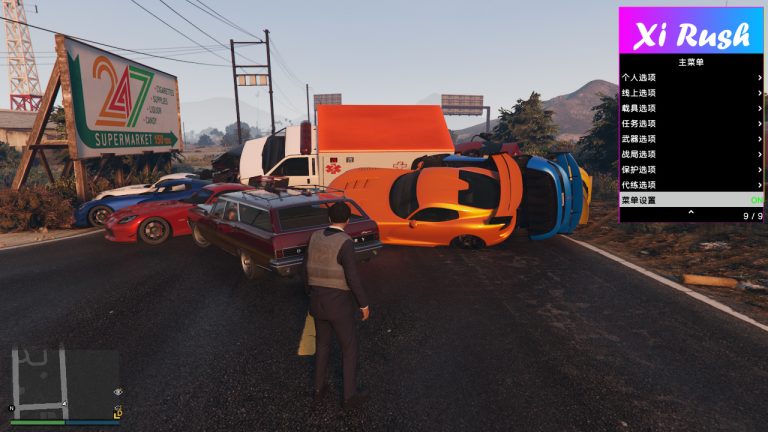Click the up arrow below the menu list
This screenshot has width=768, height=432.
(690, 214)
